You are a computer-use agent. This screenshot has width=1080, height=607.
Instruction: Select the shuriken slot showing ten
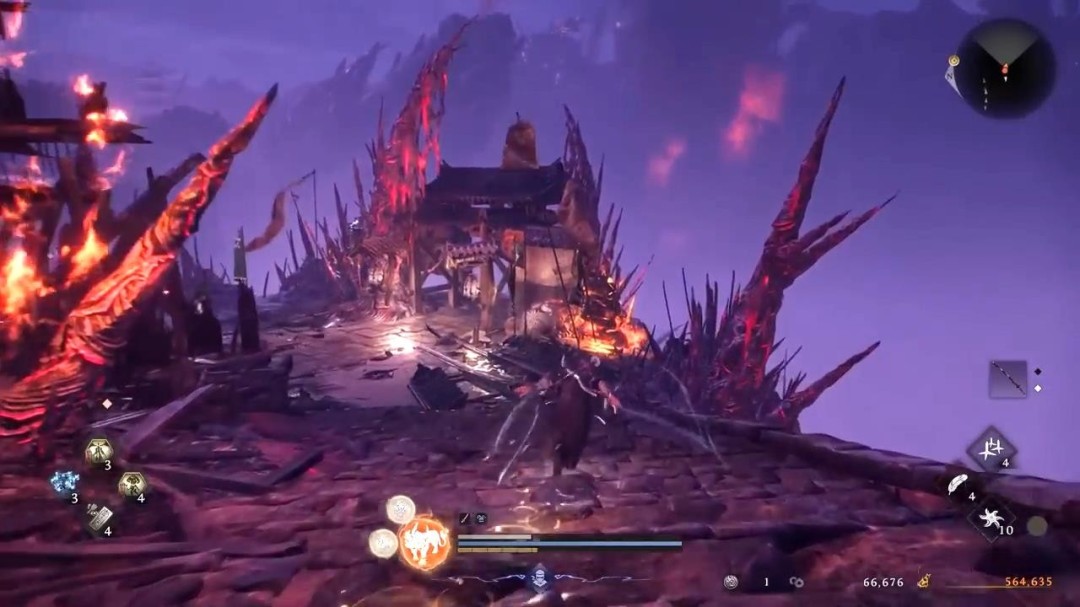point(991,518)
